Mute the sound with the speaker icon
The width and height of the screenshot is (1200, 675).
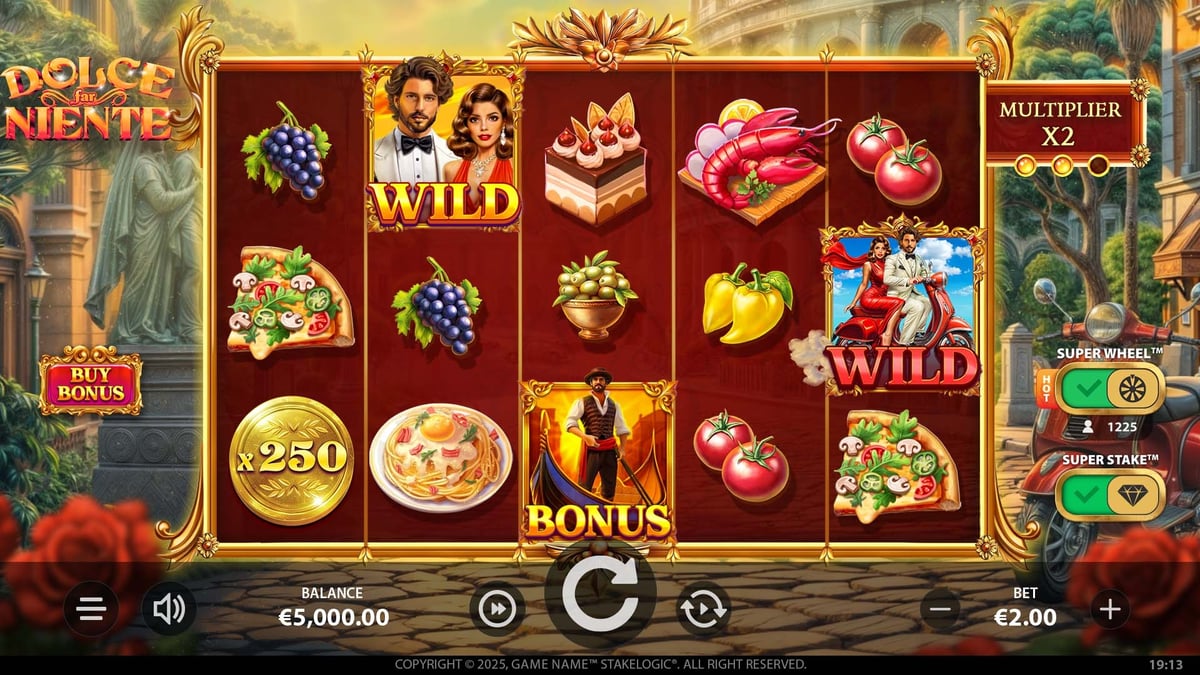point(168,609)
